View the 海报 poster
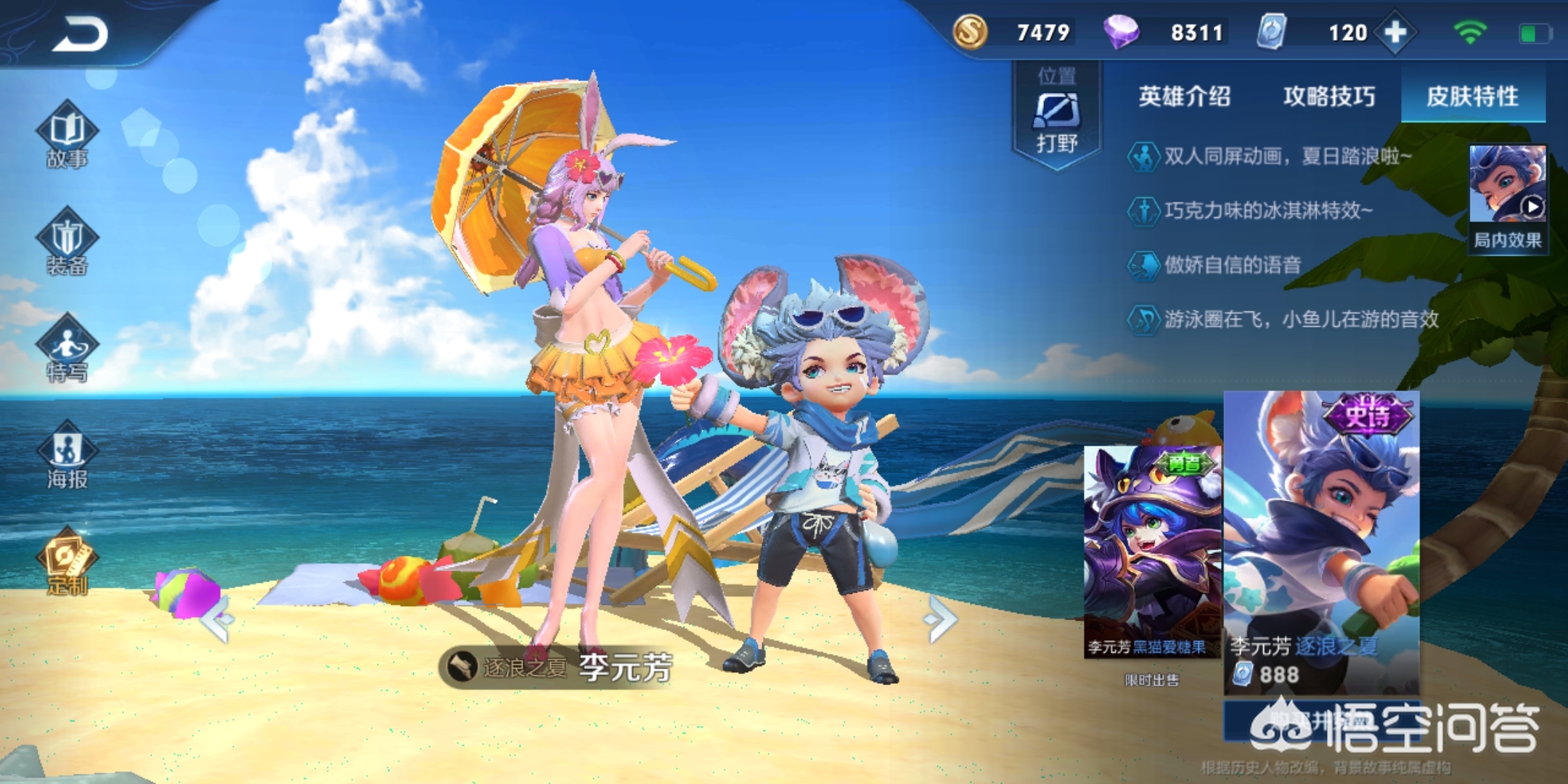1568x784 pixels. pyautogui.click(x=67, y=456)
